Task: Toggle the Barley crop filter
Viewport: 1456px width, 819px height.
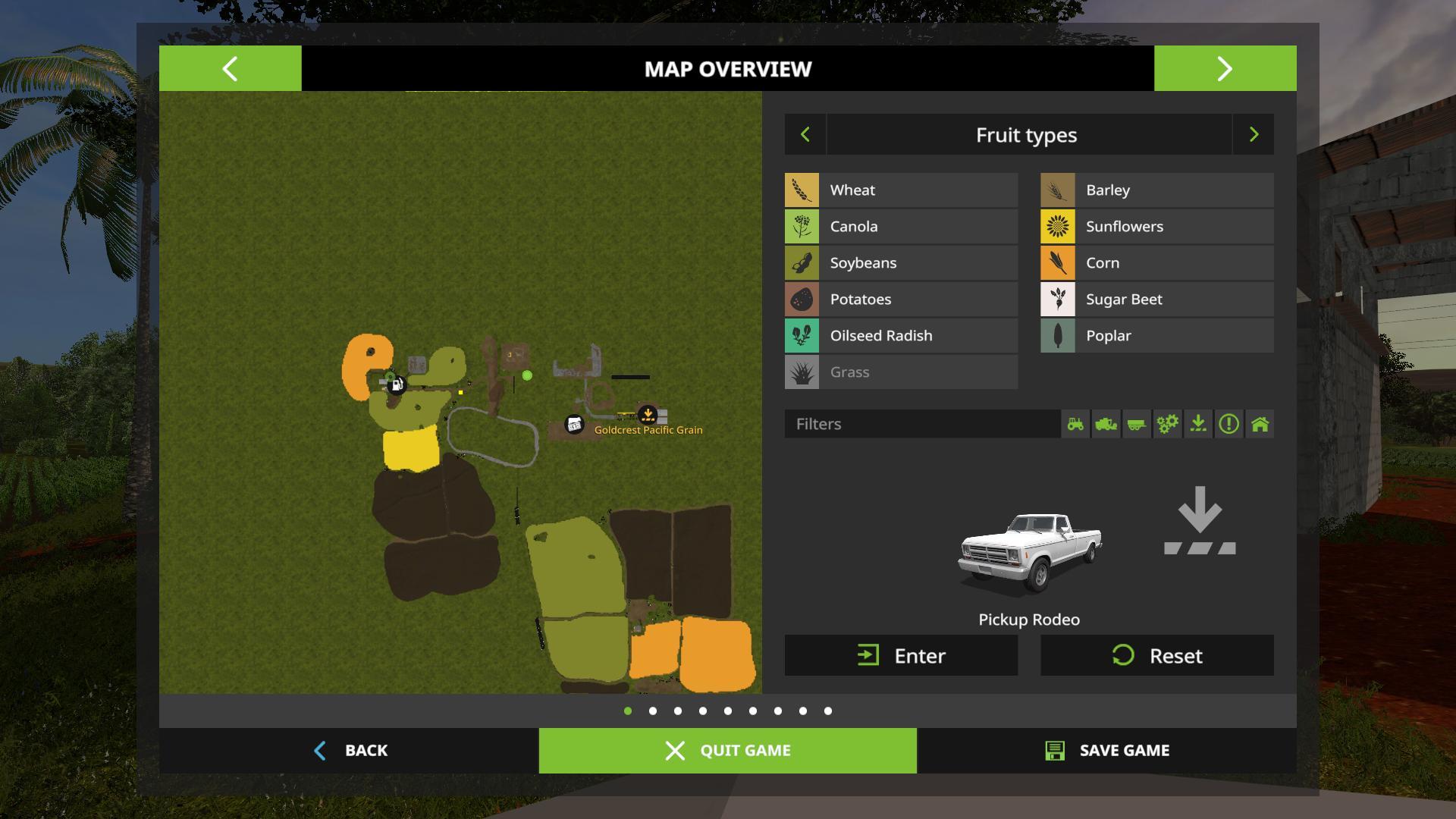Action: [1156, 190]
